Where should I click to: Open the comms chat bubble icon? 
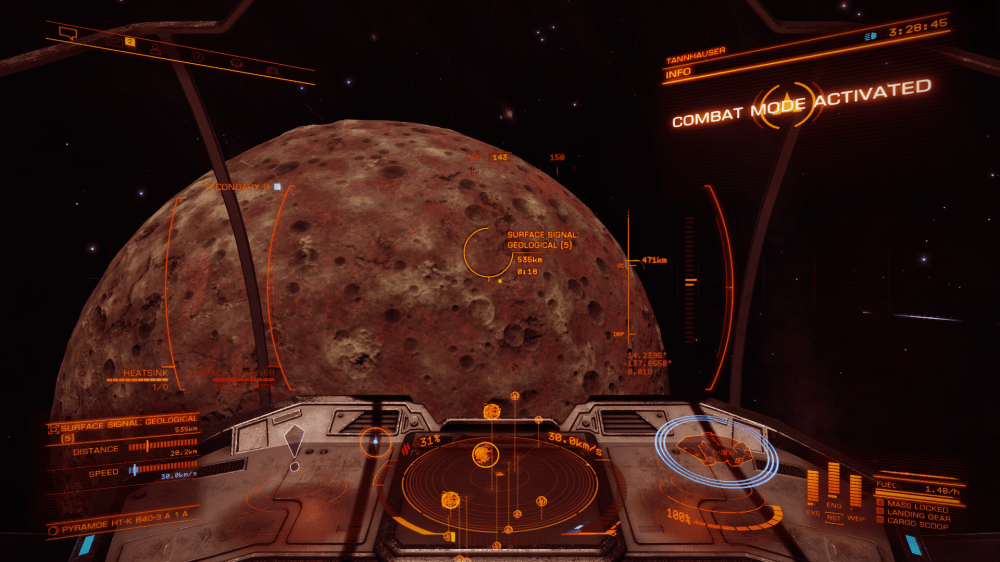click(67, 32)
